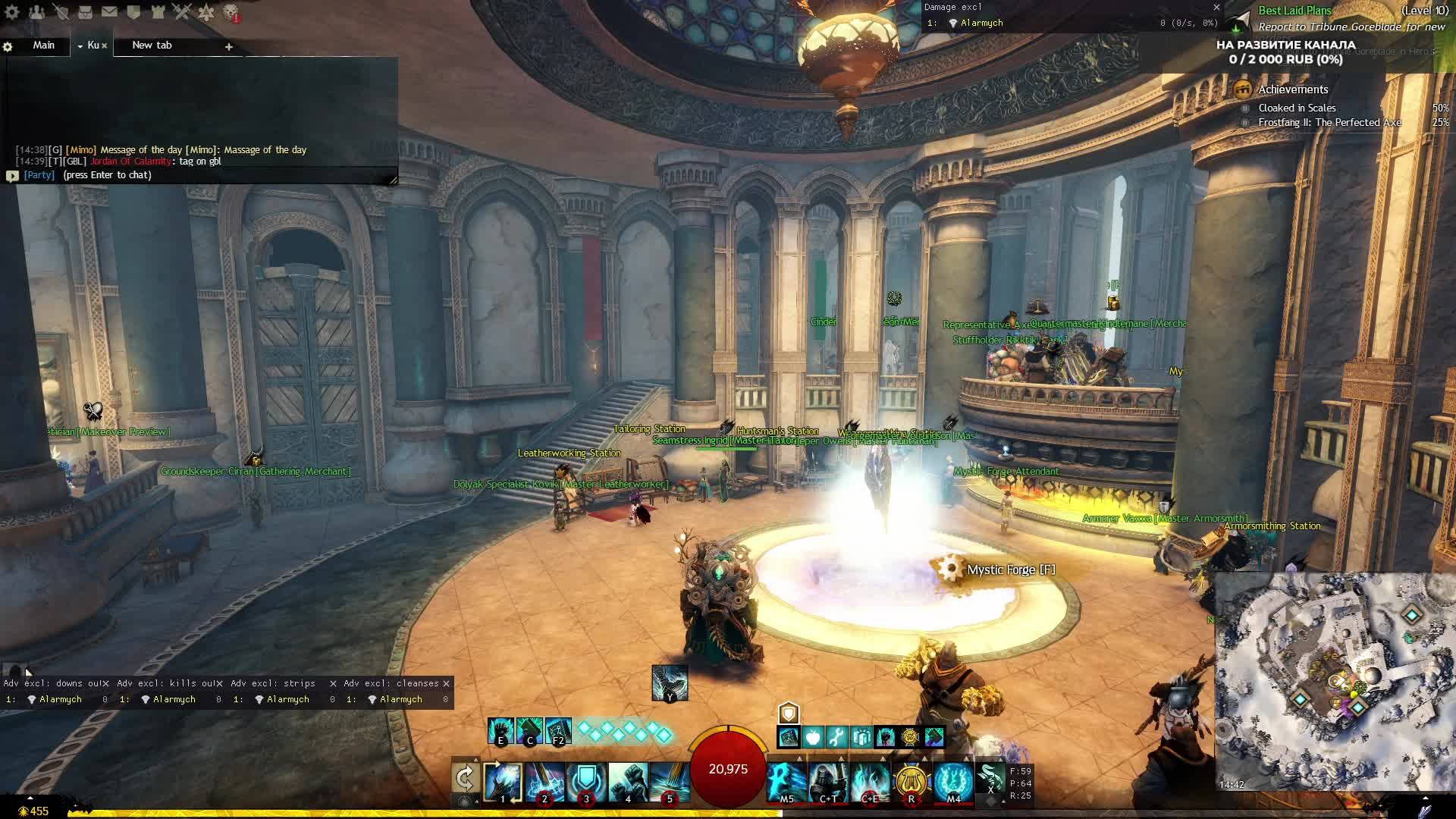Switch to the Main chat tab

pos(43,45)
